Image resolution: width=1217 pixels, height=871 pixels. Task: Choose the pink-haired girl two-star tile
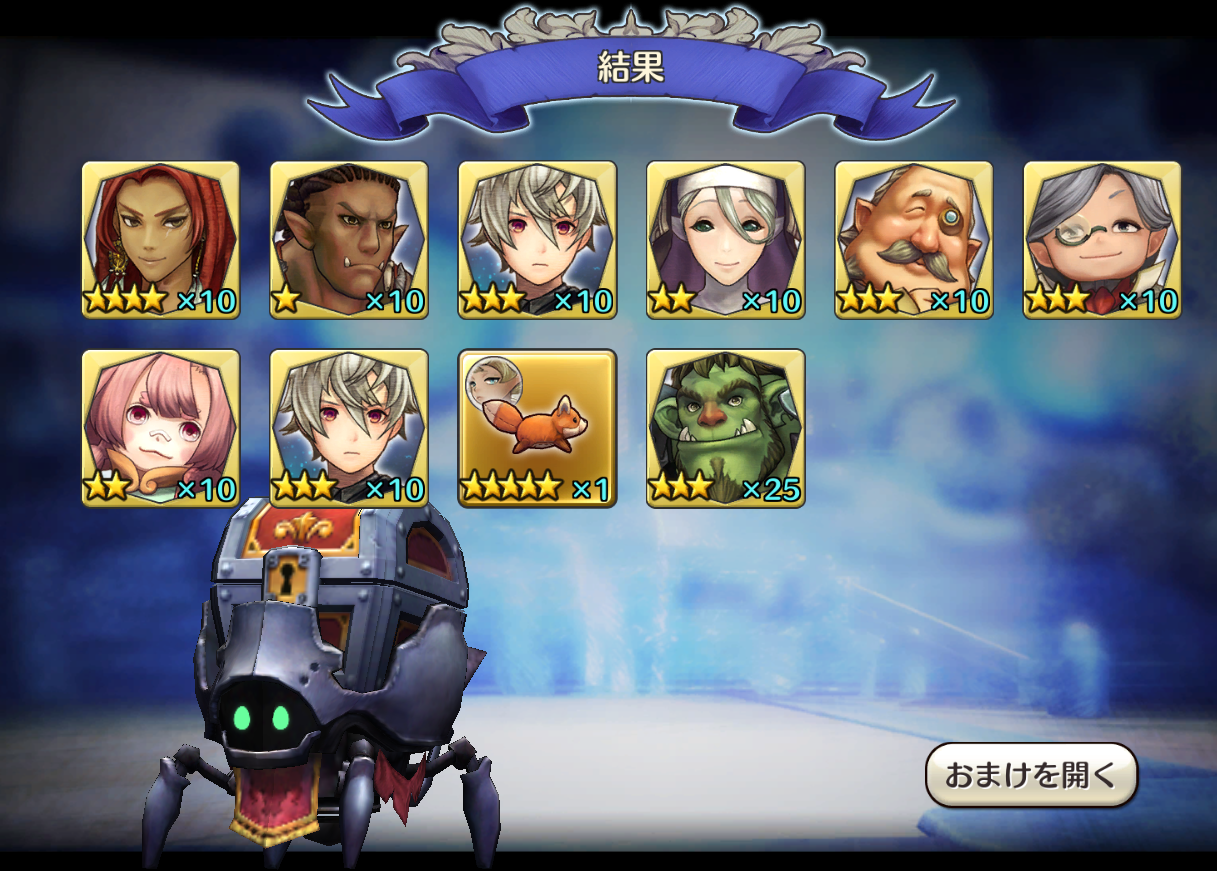tap(160, 428)
